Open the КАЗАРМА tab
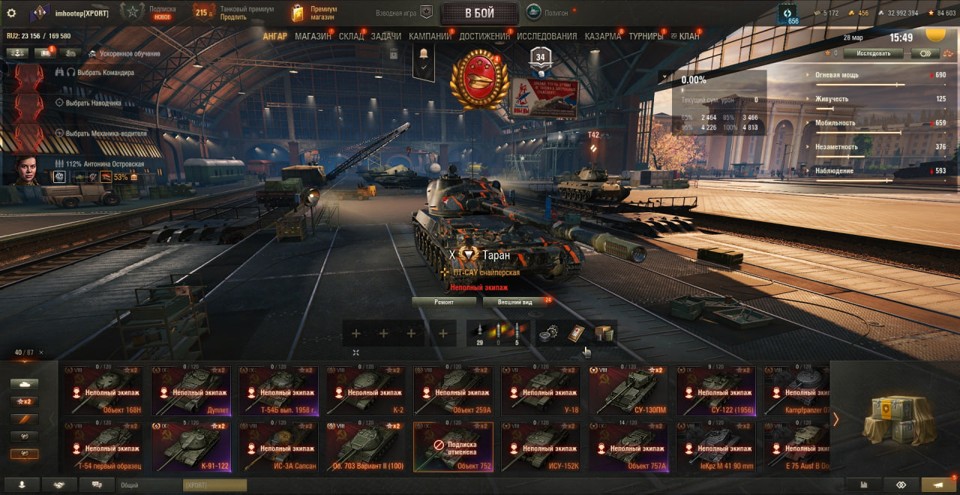This screenshot has height=495, width=960. point(603,36)
